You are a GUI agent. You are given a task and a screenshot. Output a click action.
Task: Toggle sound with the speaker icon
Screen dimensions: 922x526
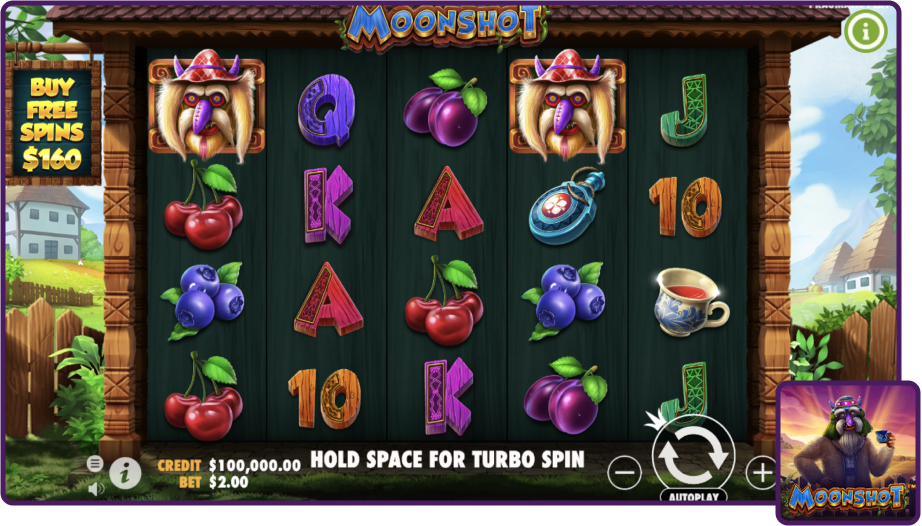[x=95, y=489]
